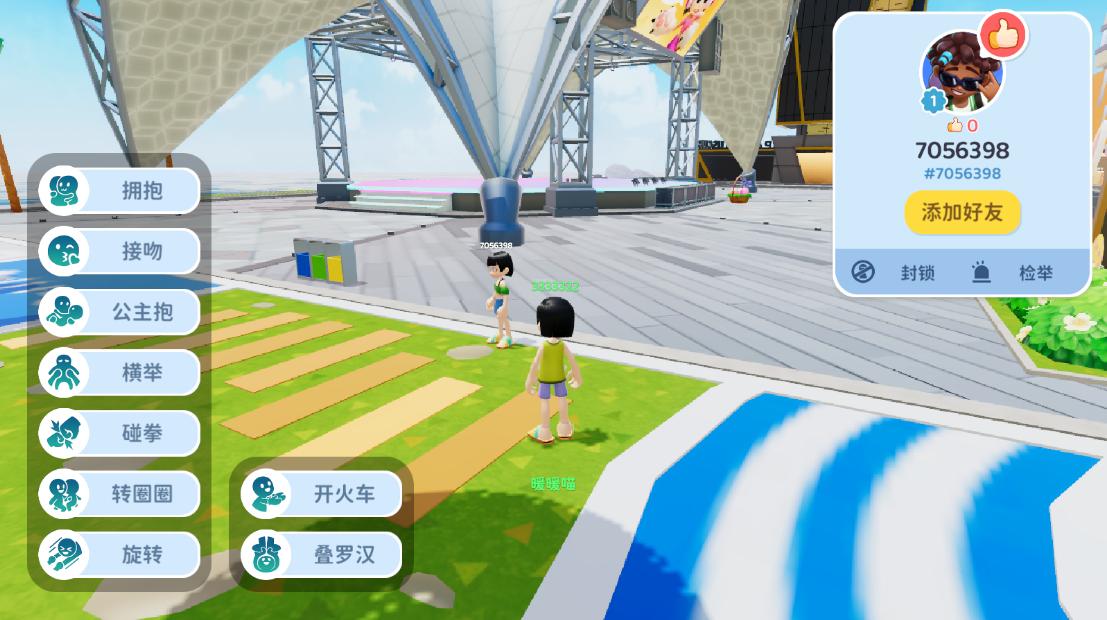Give a like with the red thumbs-up icon

1002,36
